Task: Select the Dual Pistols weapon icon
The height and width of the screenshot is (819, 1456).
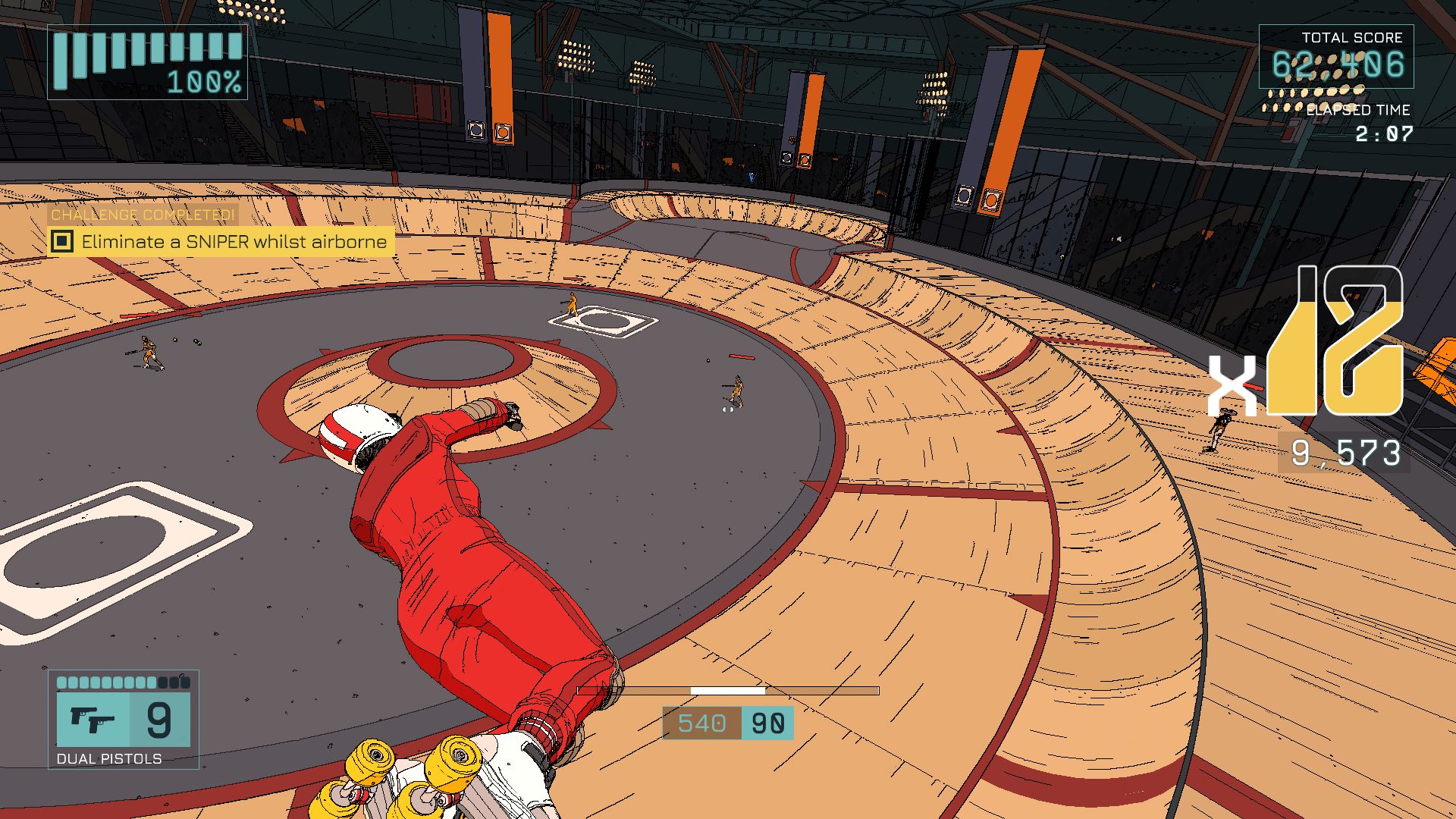Action: [x=93, y=719]
